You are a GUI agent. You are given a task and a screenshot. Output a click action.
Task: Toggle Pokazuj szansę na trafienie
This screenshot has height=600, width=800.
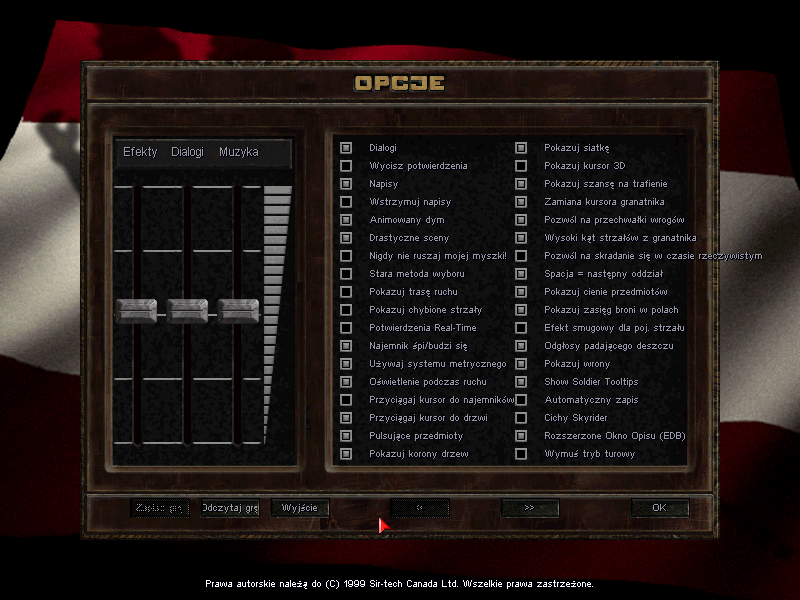coord(521,184)
